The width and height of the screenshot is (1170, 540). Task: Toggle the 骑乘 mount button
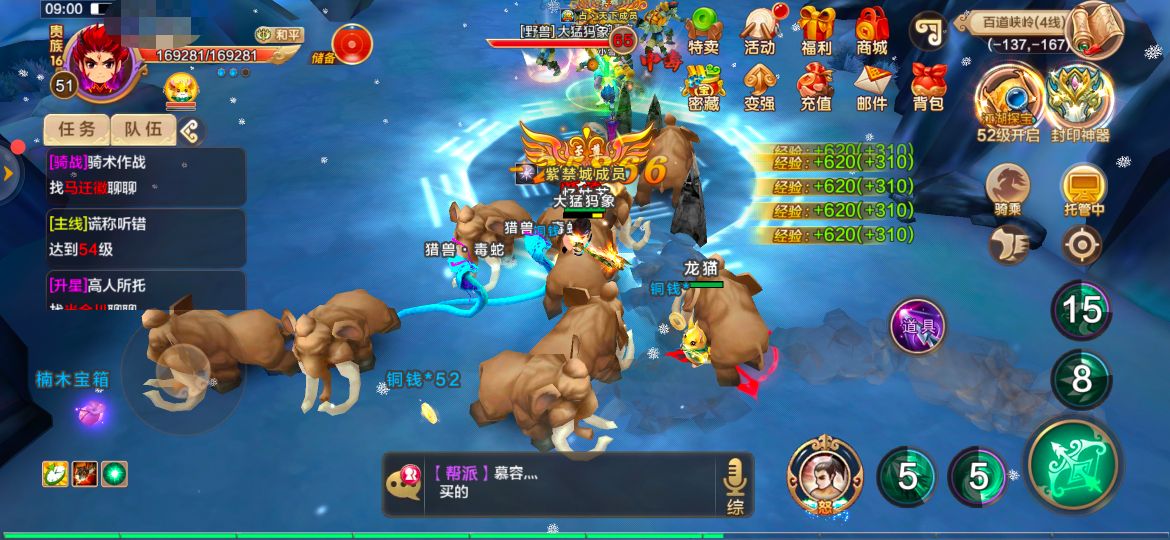click(x=1008, y=190)
